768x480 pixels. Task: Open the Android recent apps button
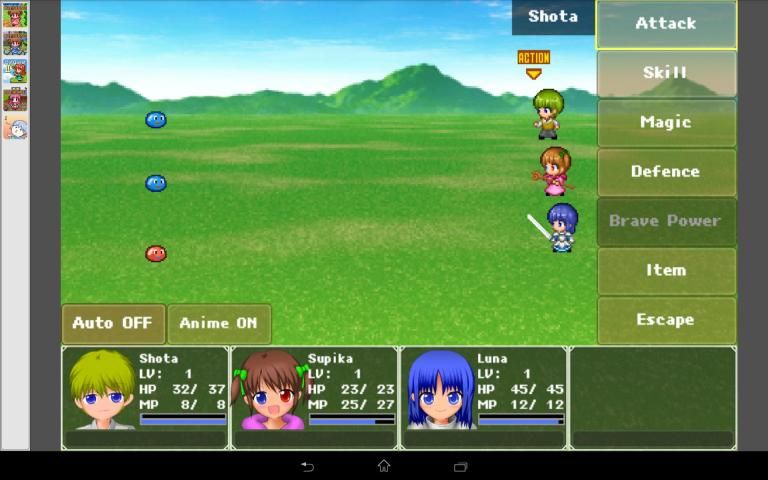click(x=461, y=466)
